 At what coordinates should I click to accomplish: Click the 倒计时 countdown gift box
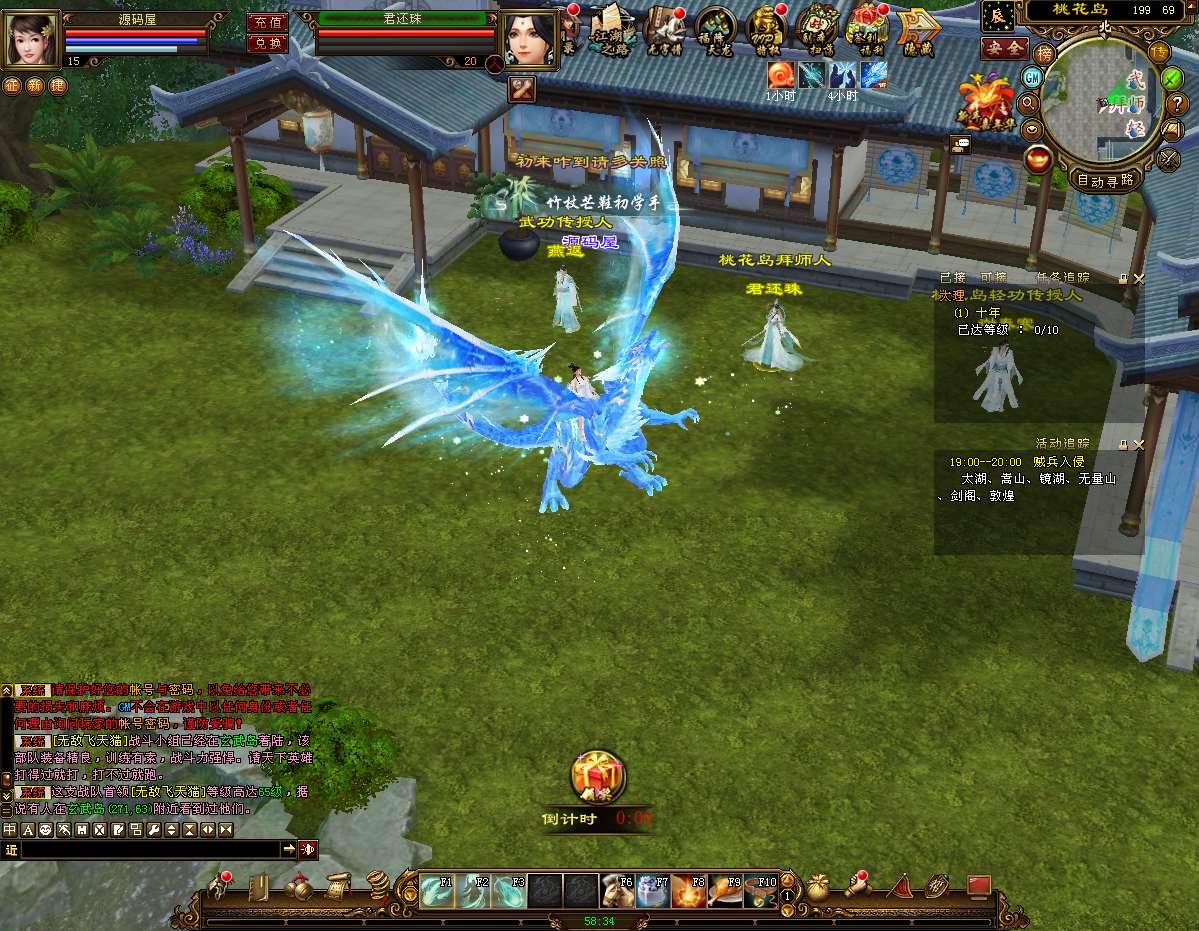point(597,777)
